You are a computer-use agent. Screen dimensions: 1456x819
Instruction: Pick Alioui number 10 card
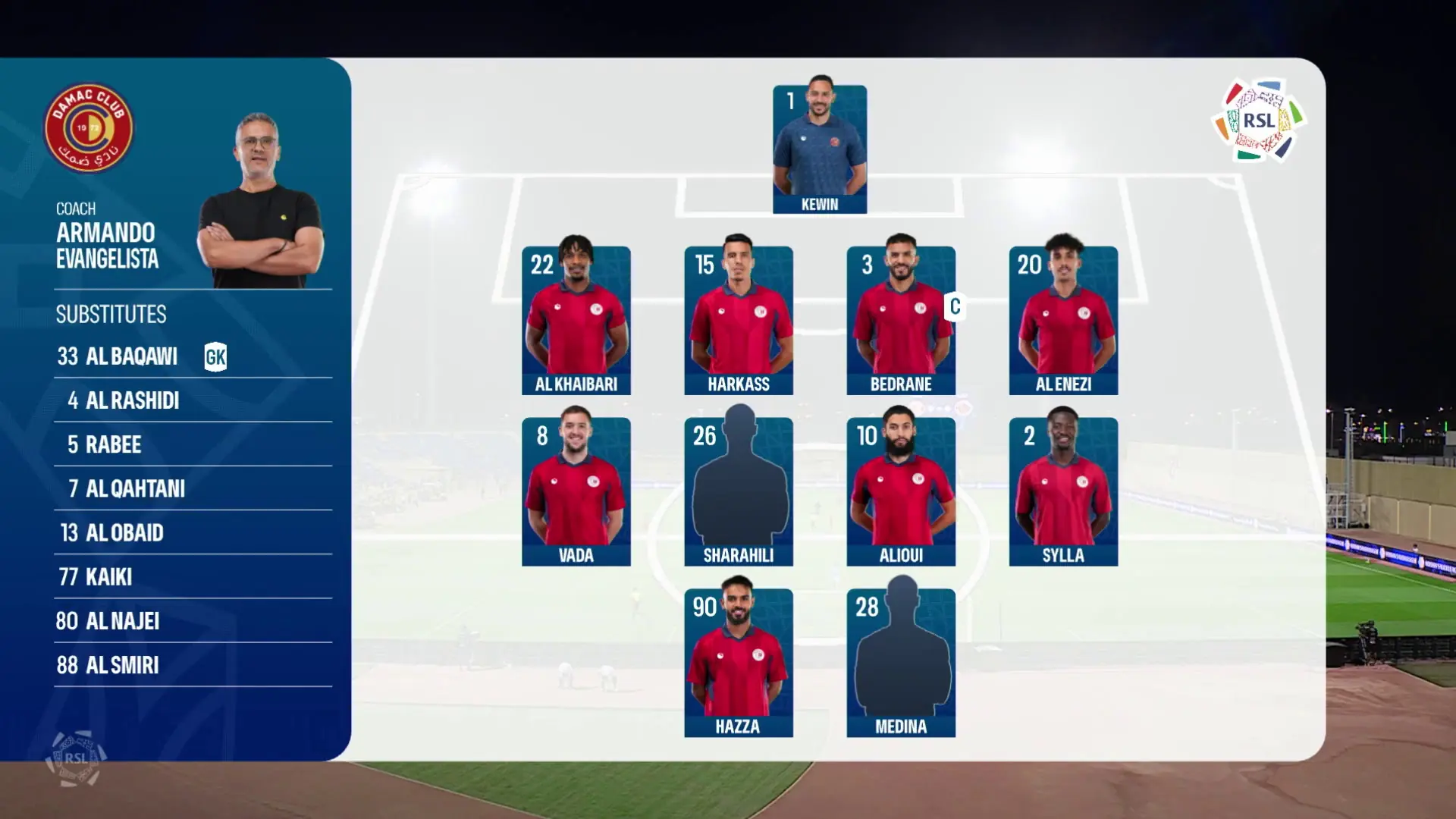[x=901, y=491]
